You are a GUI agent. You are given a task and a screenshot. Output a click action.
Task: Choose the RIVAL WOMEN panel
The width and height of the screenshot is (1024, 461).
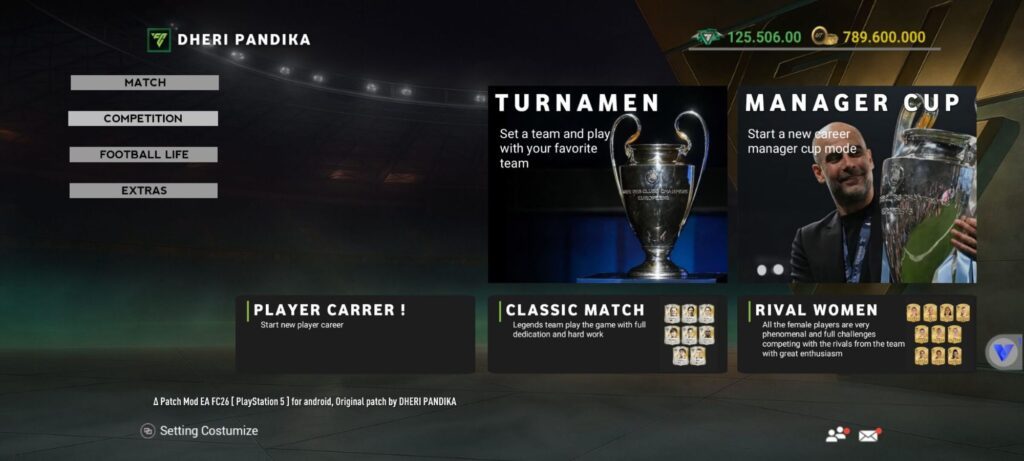click(857, 334)
